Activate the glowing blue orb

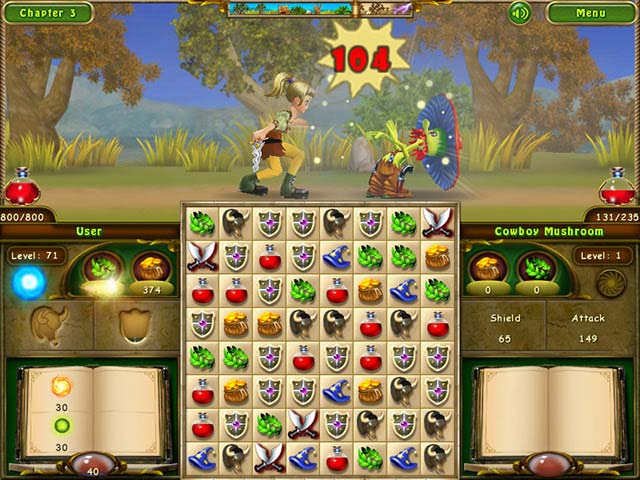click(28, 283)
